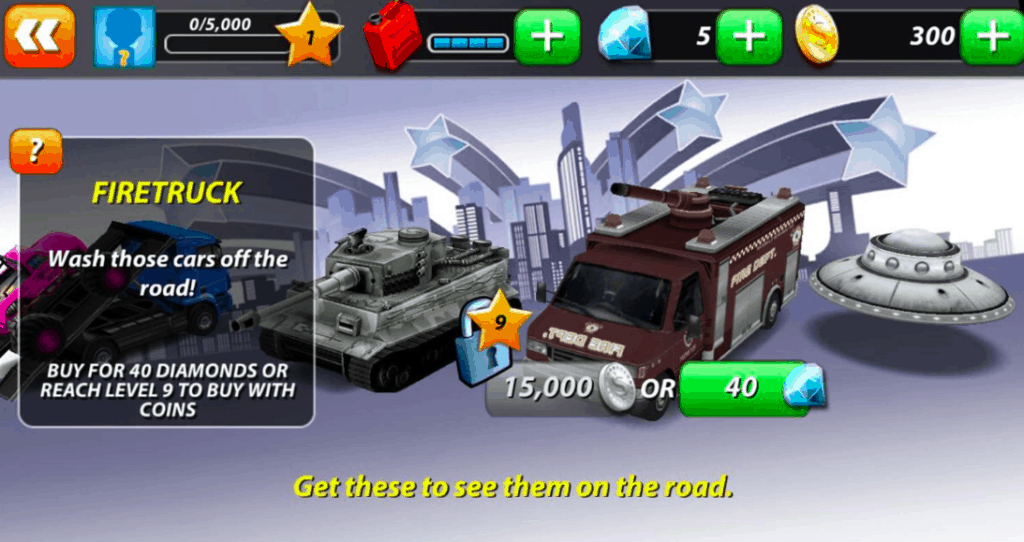Select the UFO flying saucer vehicle

pyautogui.click(x=910, y=275)
